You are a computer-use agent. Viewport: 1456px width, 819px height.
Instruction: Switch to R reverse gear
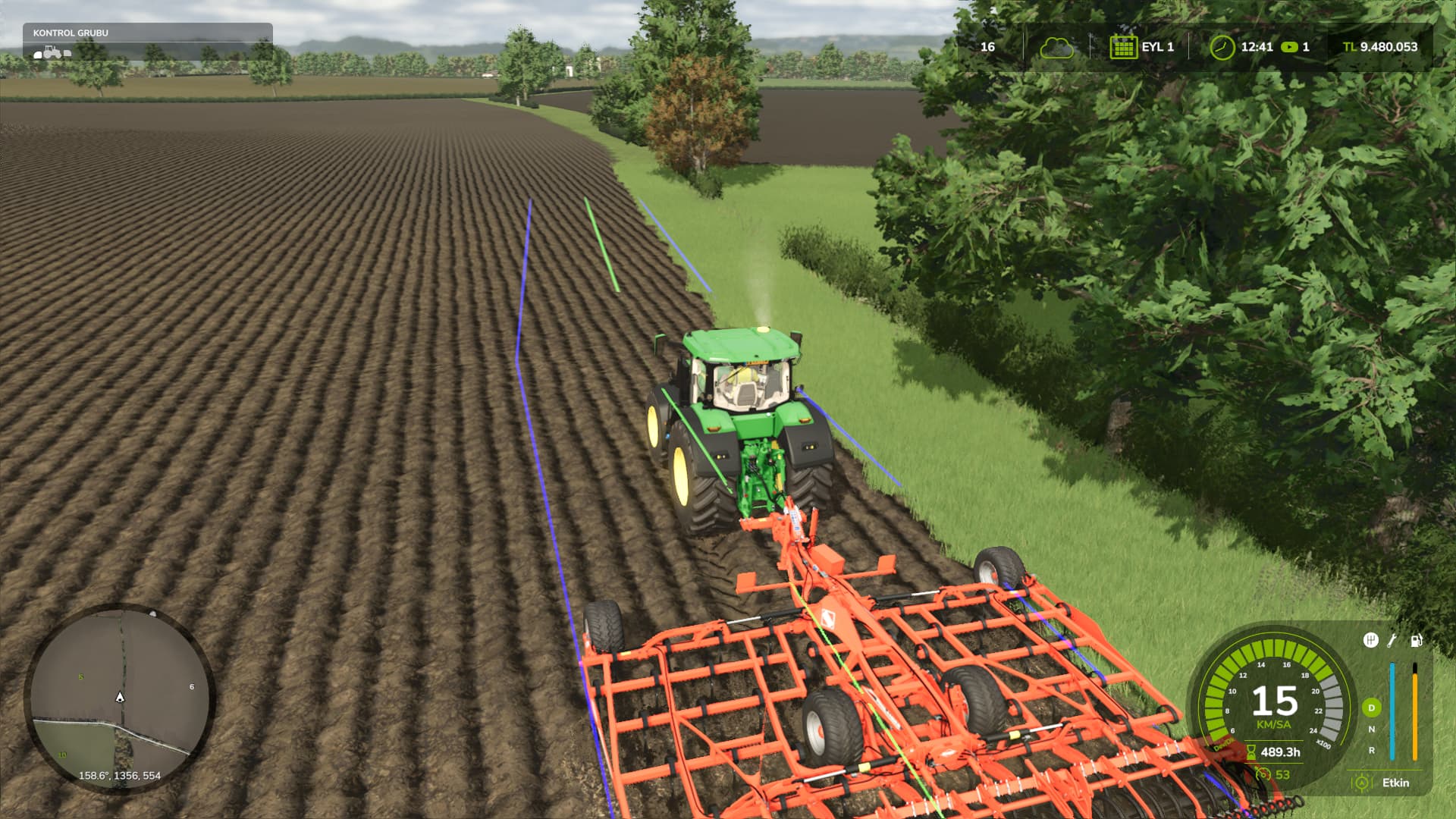1371,750
